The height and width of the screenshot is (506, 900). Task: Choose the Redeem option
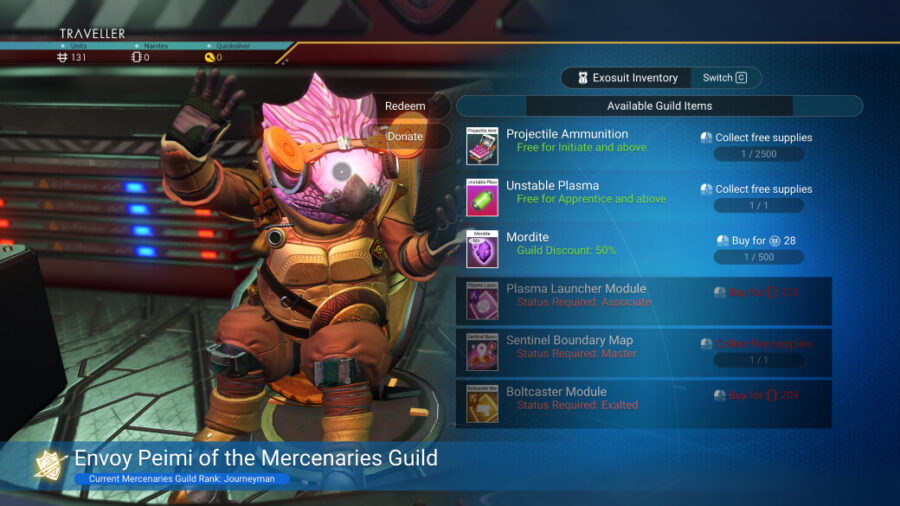(405, 106)
